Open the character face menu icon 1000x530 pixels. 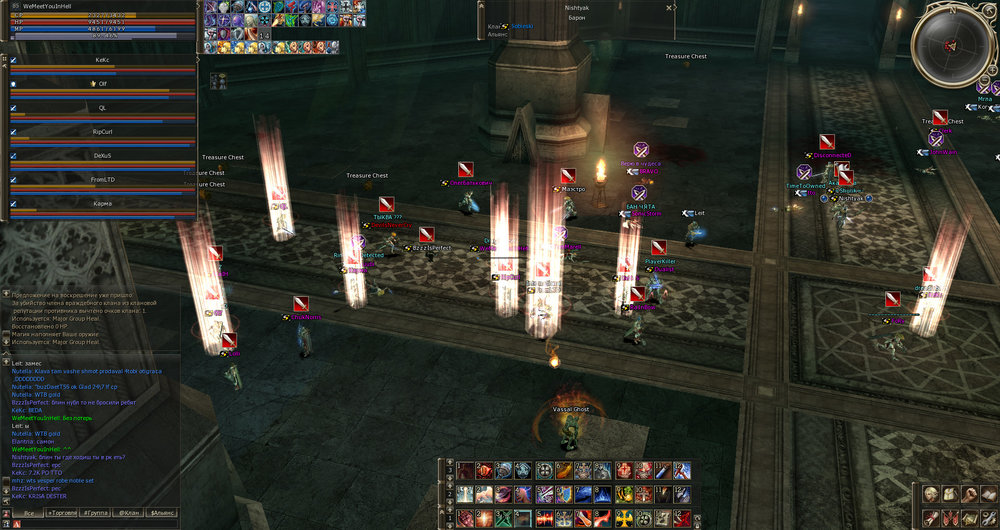(931, 493)
